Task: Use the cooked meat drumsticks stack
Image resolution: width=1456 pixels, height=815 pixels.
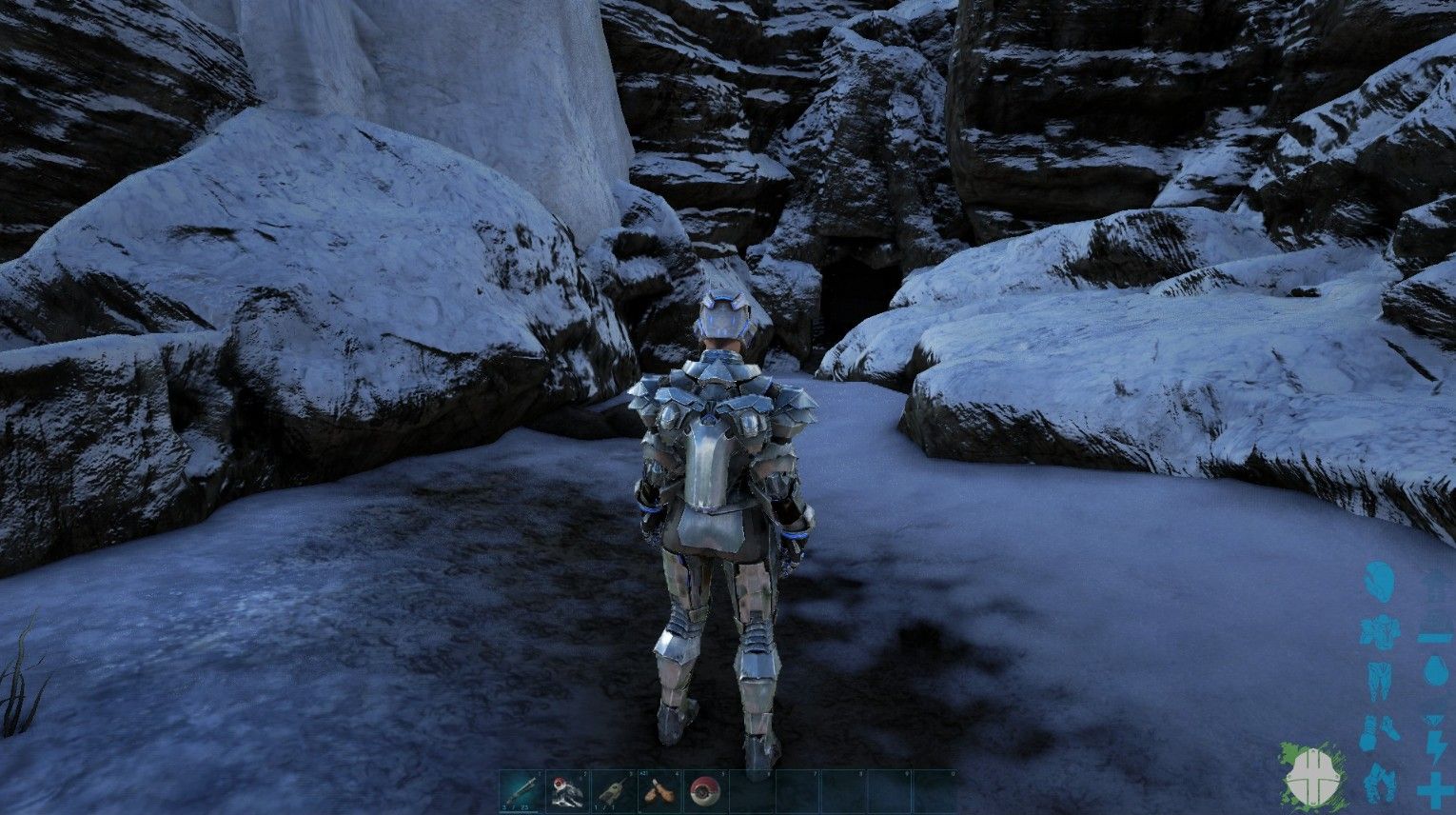Action: tap(659, 790)
